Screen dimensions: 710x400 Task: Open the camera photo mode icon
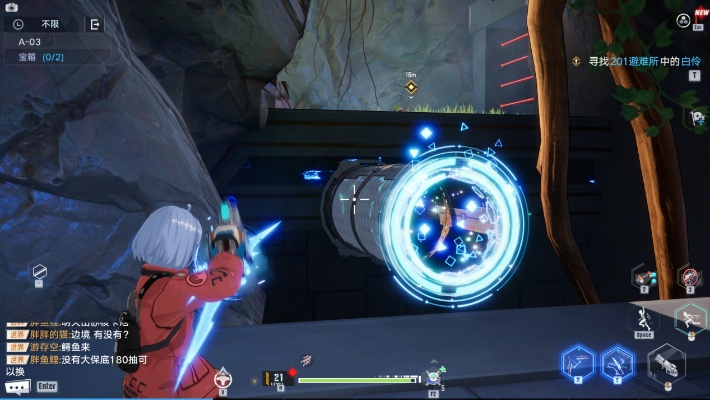tap(12, 8)
